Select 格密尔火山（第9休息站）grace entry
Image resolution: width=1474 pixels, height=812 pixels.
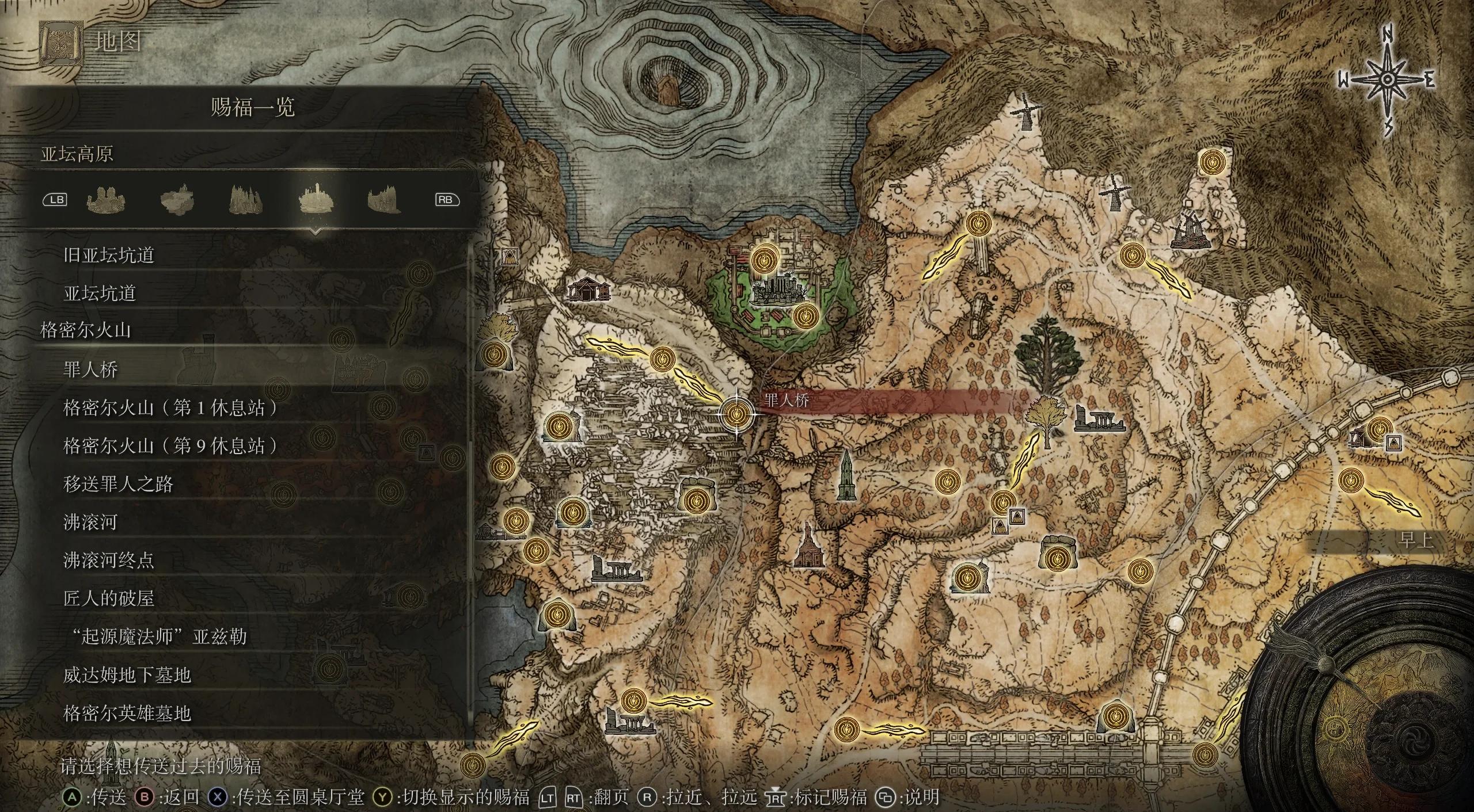click(171, 446)
